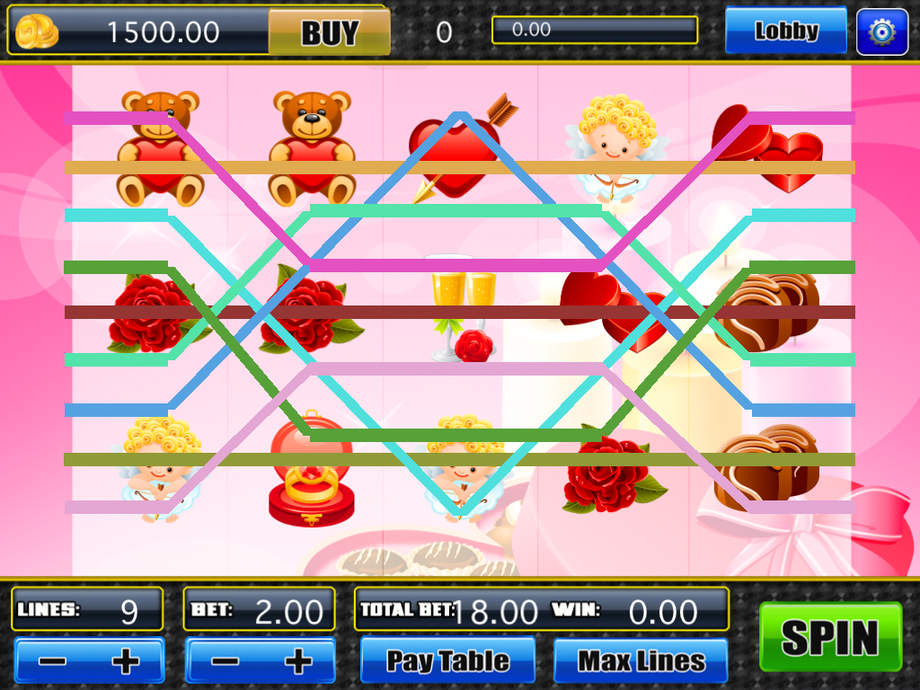Open the Pay Table
The image size is (920, 690).
448,661
